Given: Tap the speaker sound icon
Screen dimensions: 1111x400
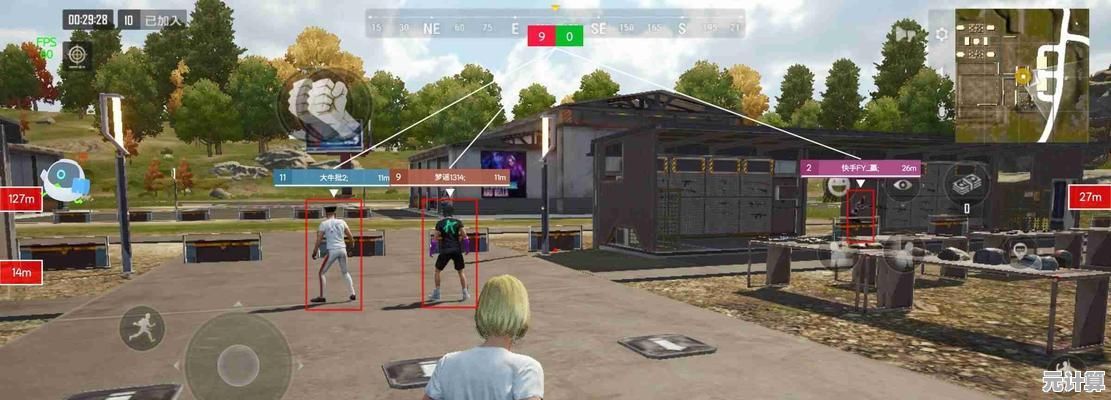Looking at the screenshot, I should [906, 33].
